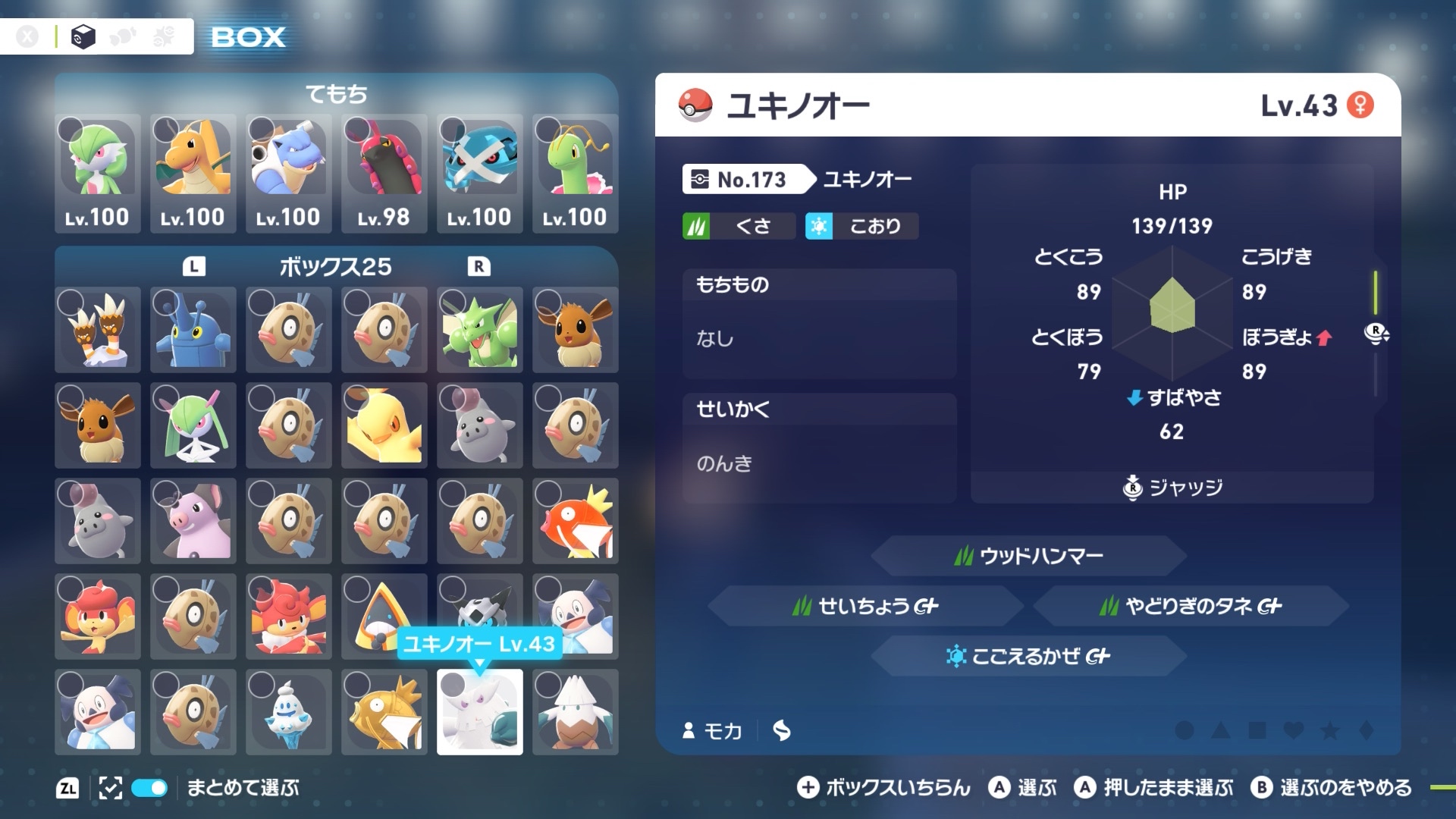Click the Metagross party slot
The image size is (1456, 819).
click(480, 172)
